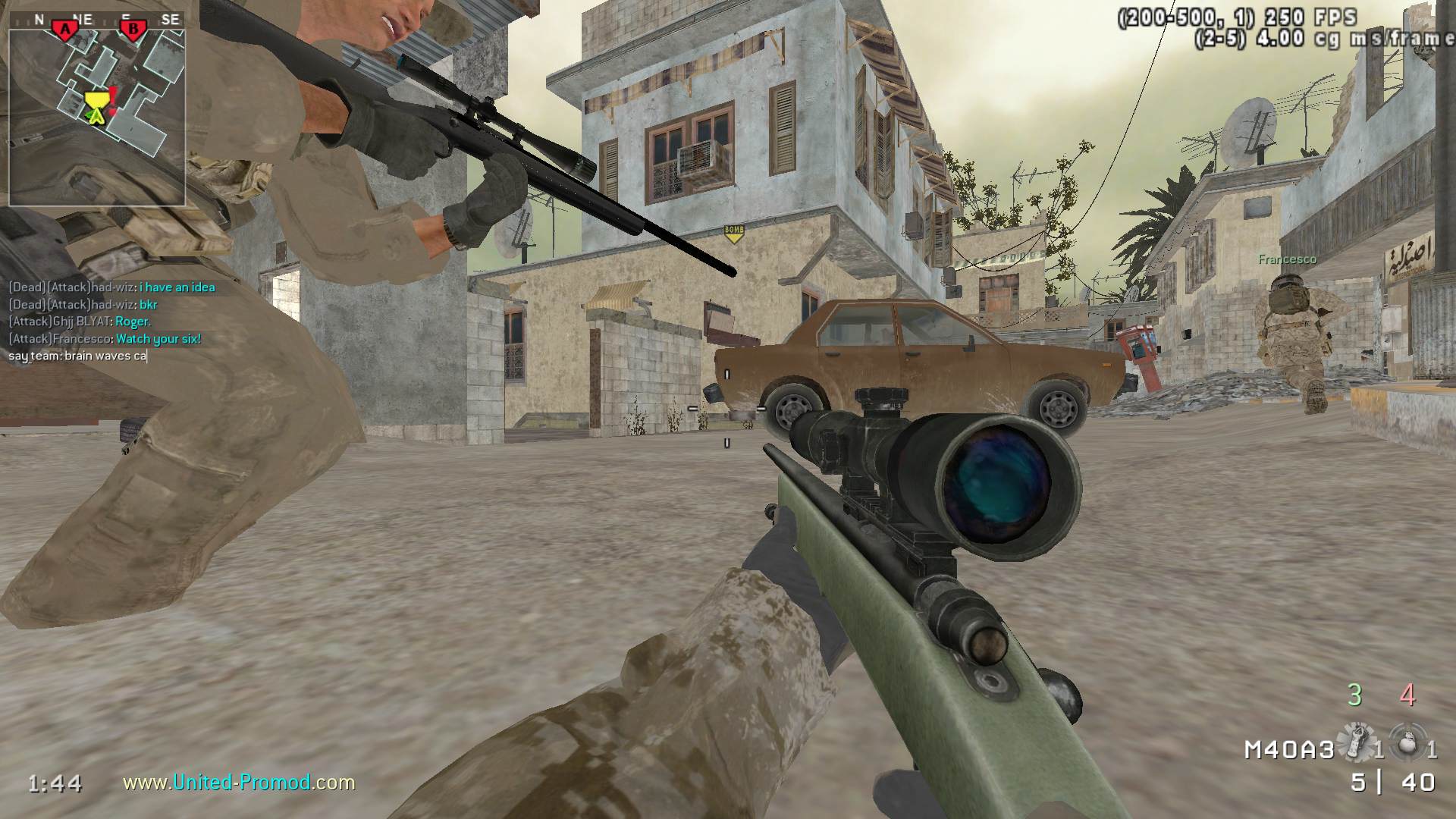1456x819 pixels.
Task: Select the red A bombsite marker
Action: [66, 30]
